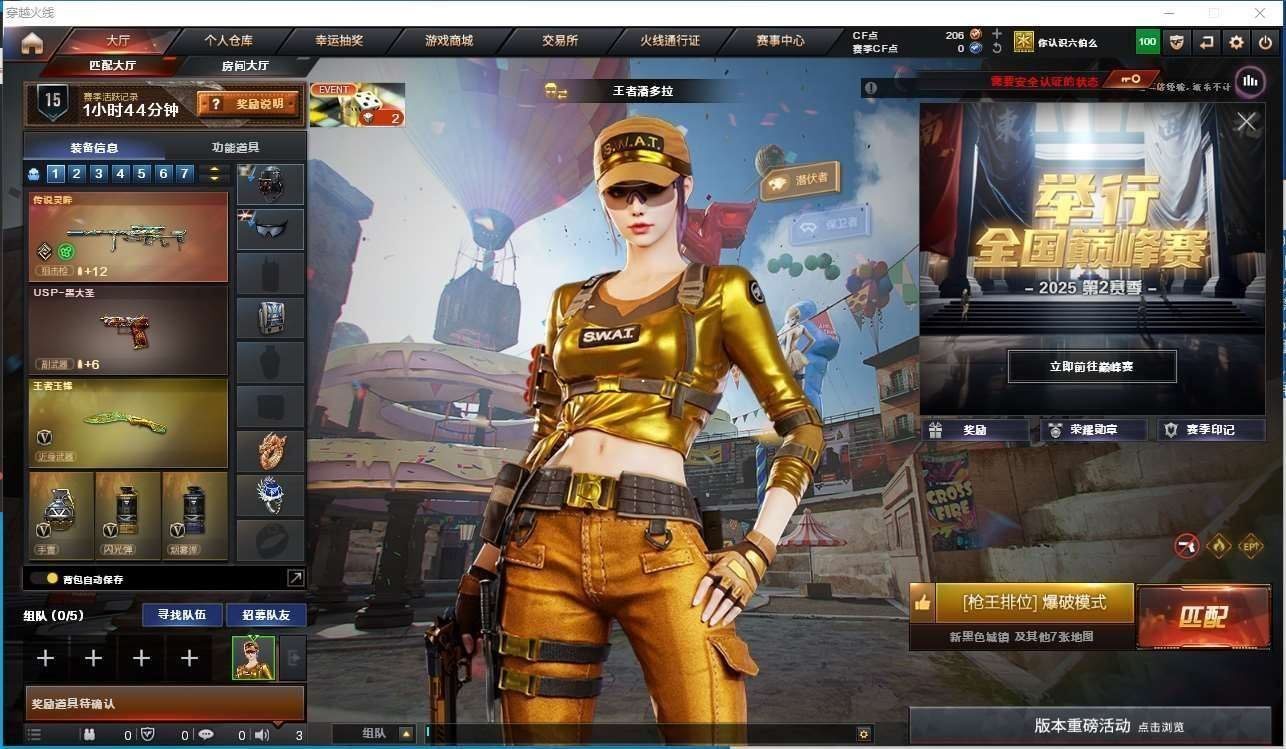This screenshot has width=1286, height=749.
Task: Open the 幸运抽奖 lucky draw page
Action: pos(339,41)
